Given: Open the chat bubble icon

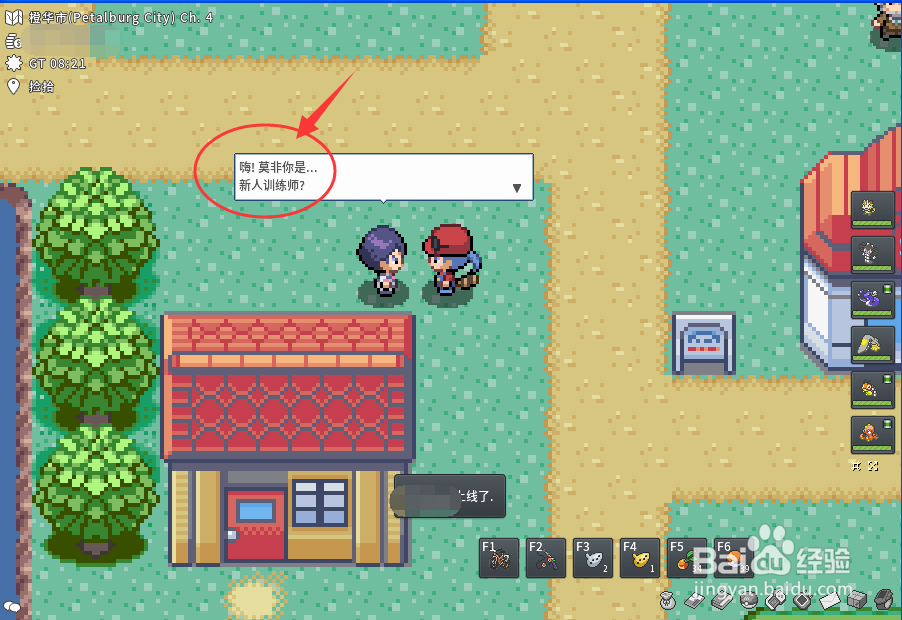Looking at the screenshot, I should 12,606.
